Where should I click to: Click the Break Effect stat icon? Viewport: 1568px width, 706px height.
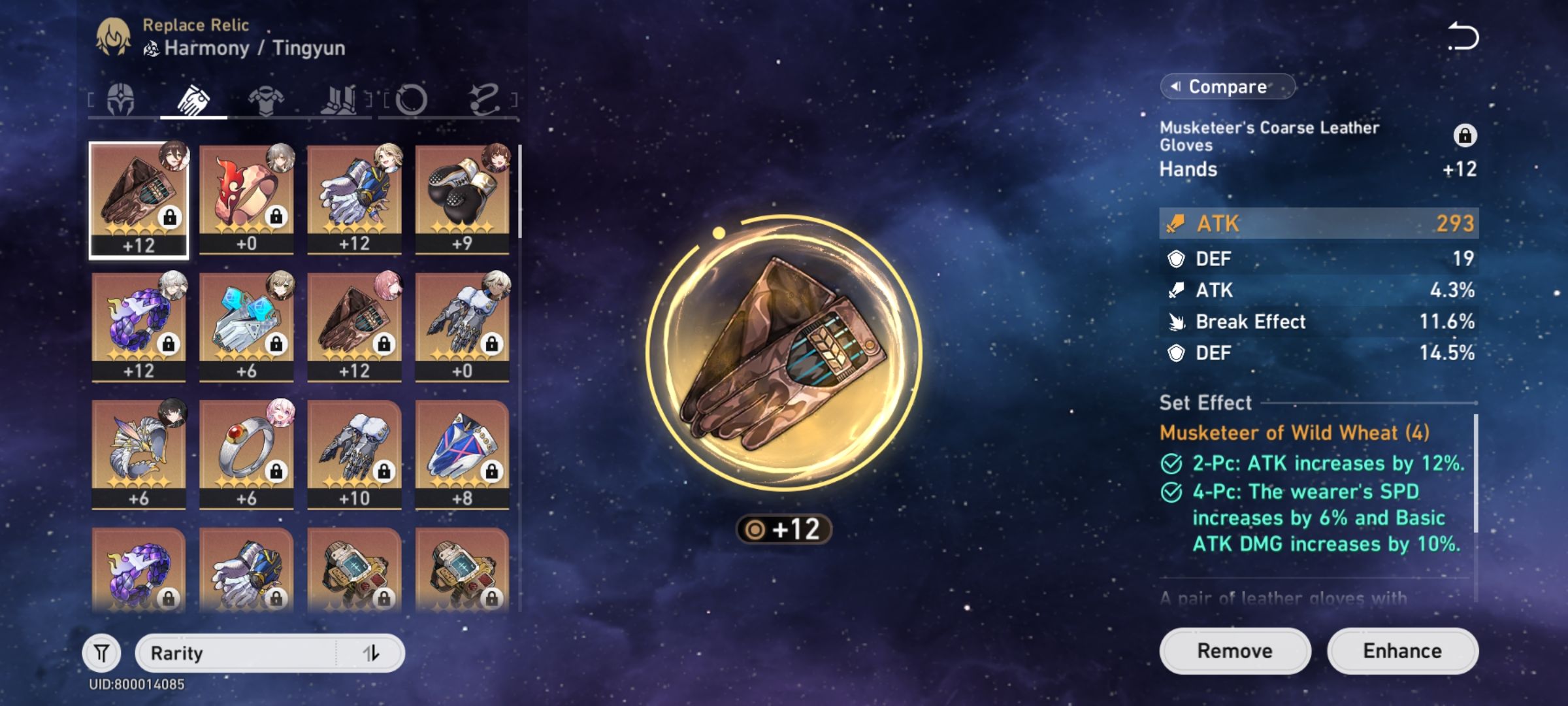[1175, 322]
